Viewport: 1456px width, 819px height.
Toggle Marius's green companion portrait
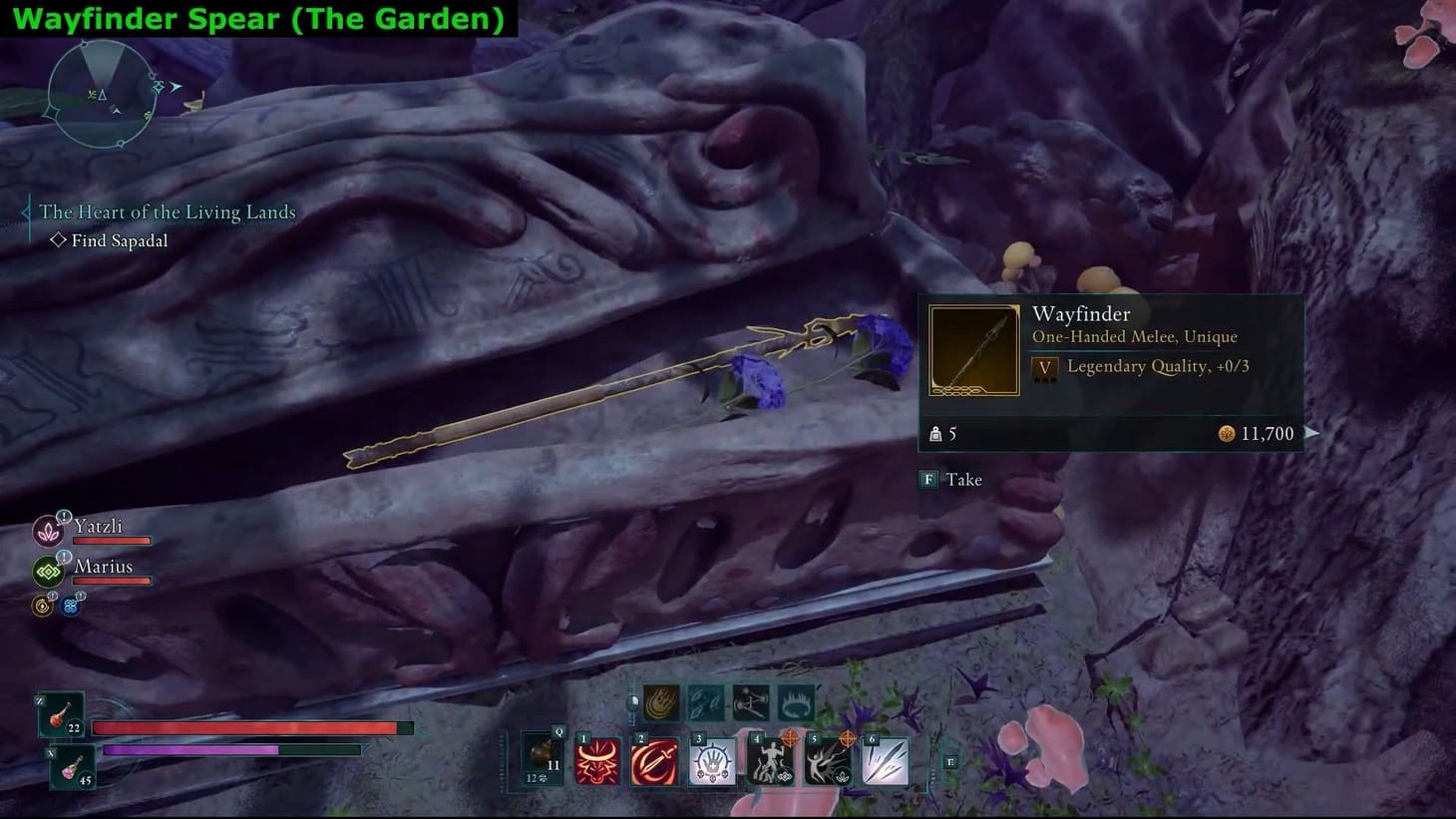(x=48, y=572)
